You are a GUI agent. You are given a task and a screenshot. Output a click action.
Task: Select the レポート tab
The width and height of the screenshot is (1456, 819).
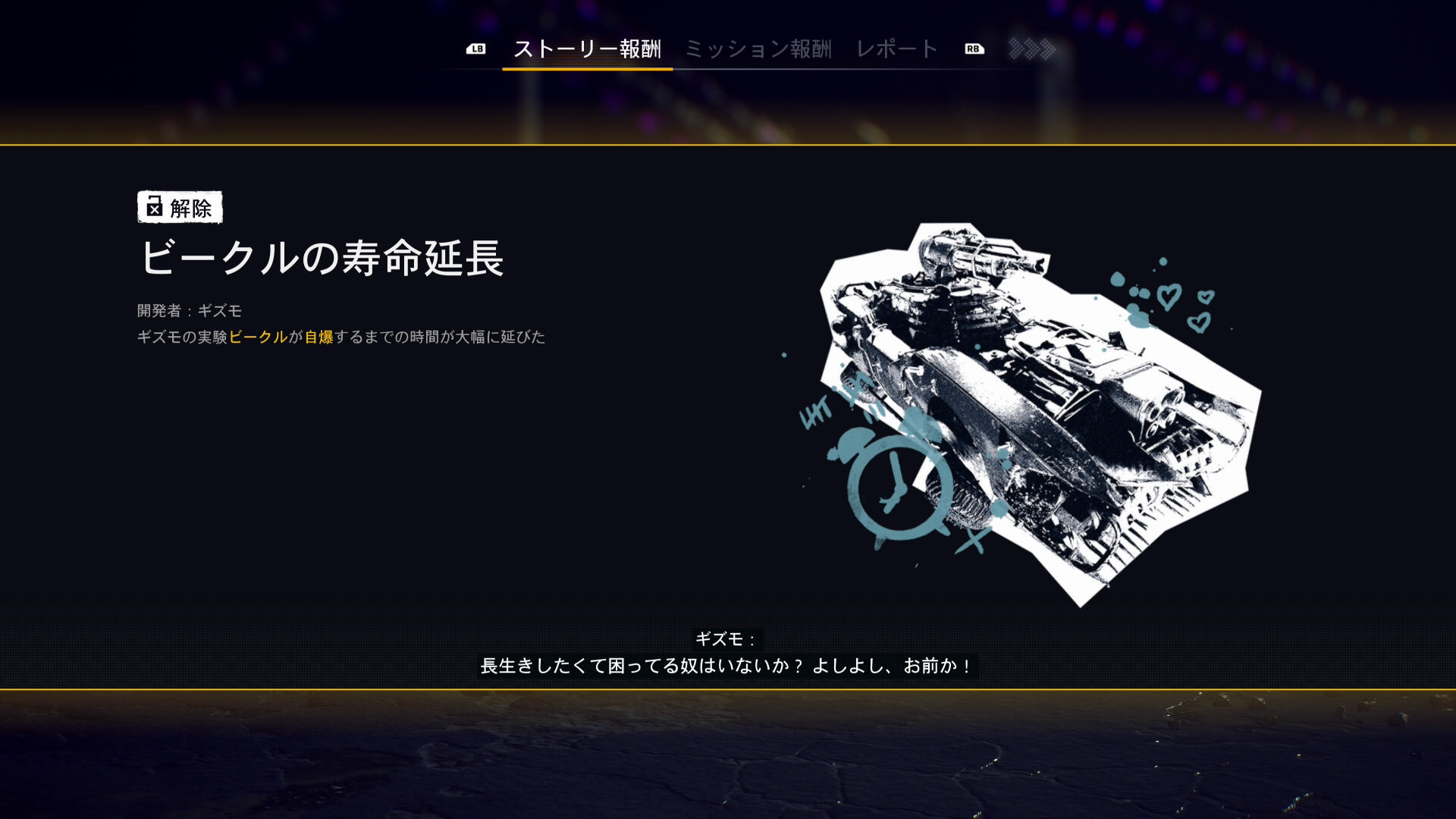click(897, 49)
